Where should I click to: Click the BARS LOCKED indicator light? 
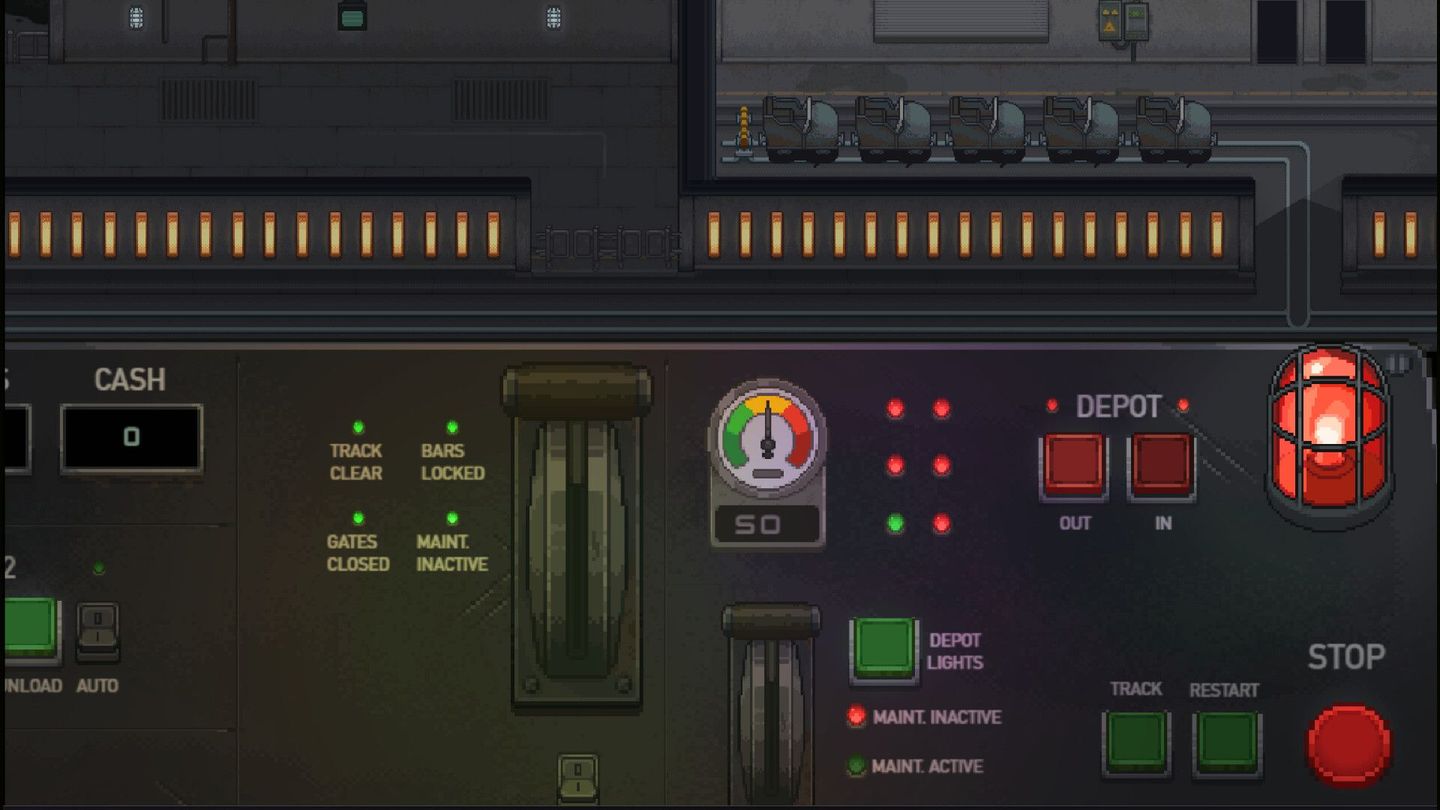453,427
